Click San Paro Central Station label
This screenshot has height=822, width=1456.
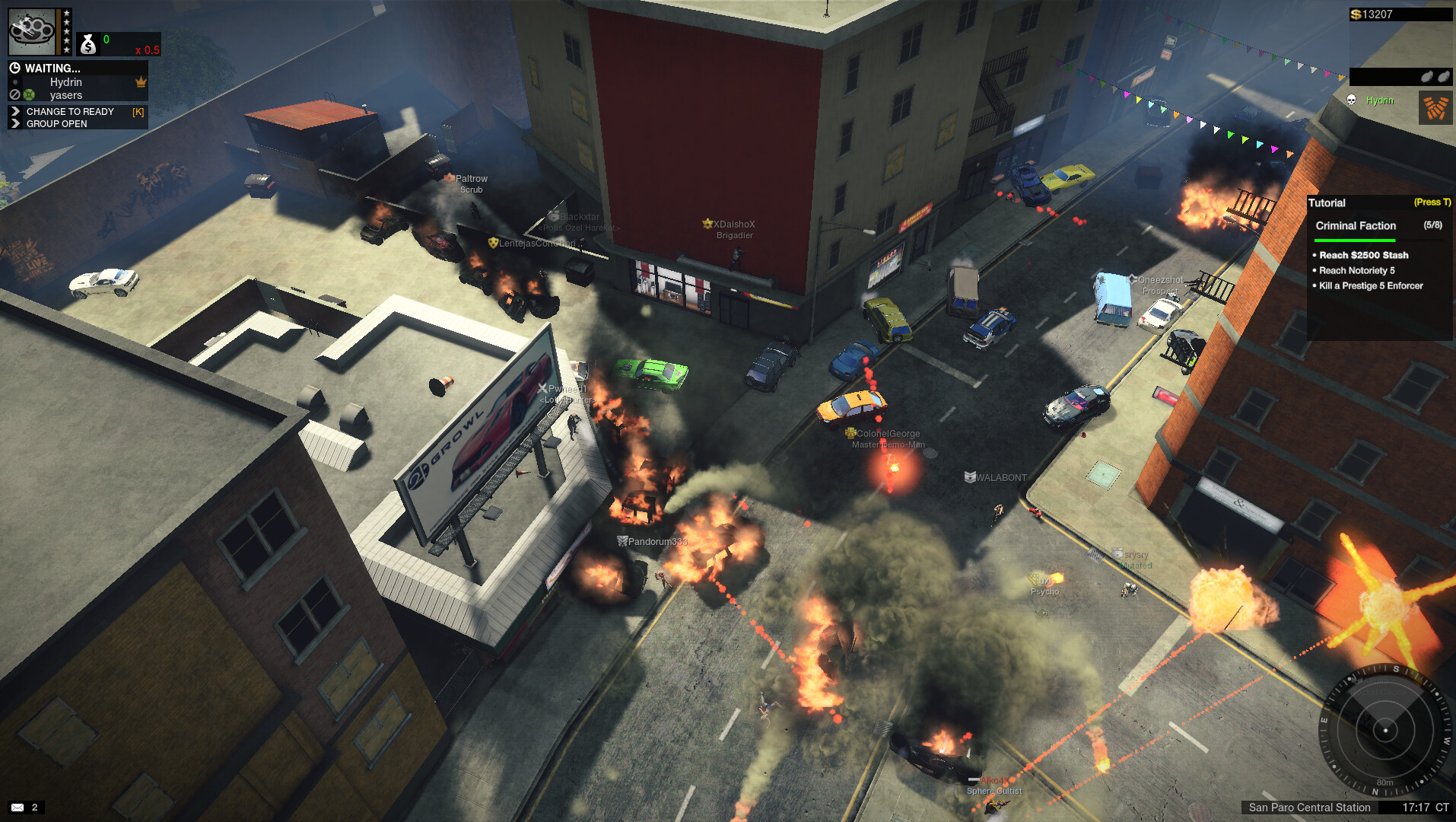tap(1311, 808)
